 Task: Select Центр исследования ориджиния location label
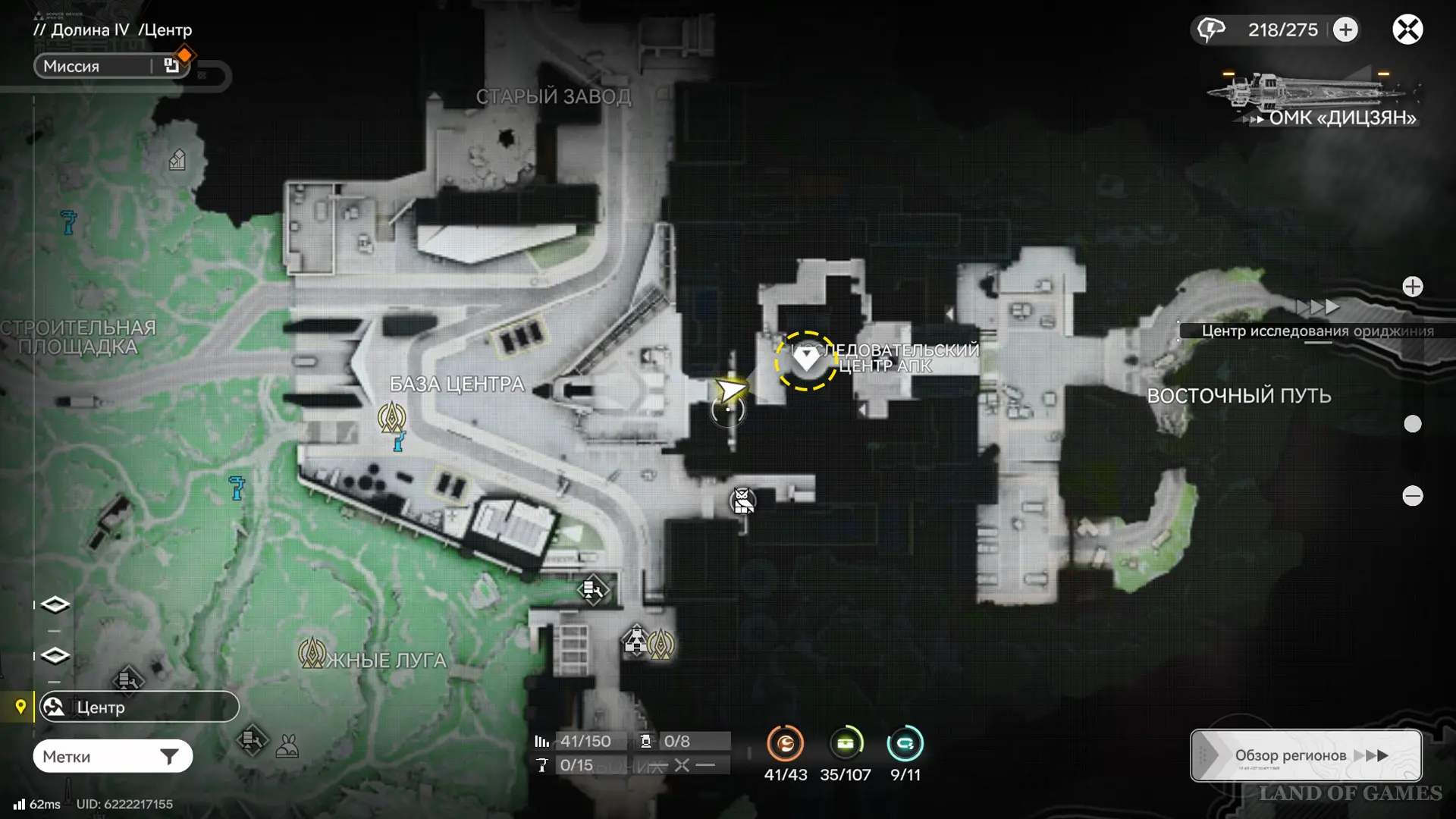pyautogui.click(x=1316, y=331)
